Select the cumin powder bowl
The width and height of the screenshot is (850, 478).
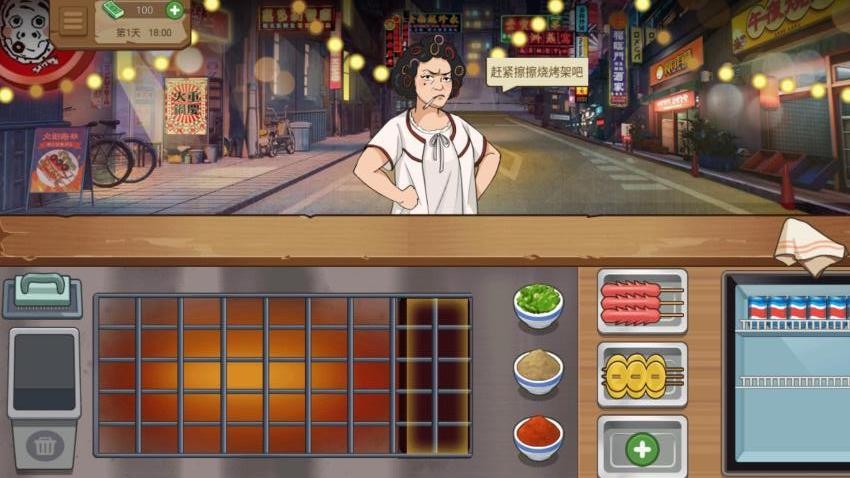click(538, 369)
